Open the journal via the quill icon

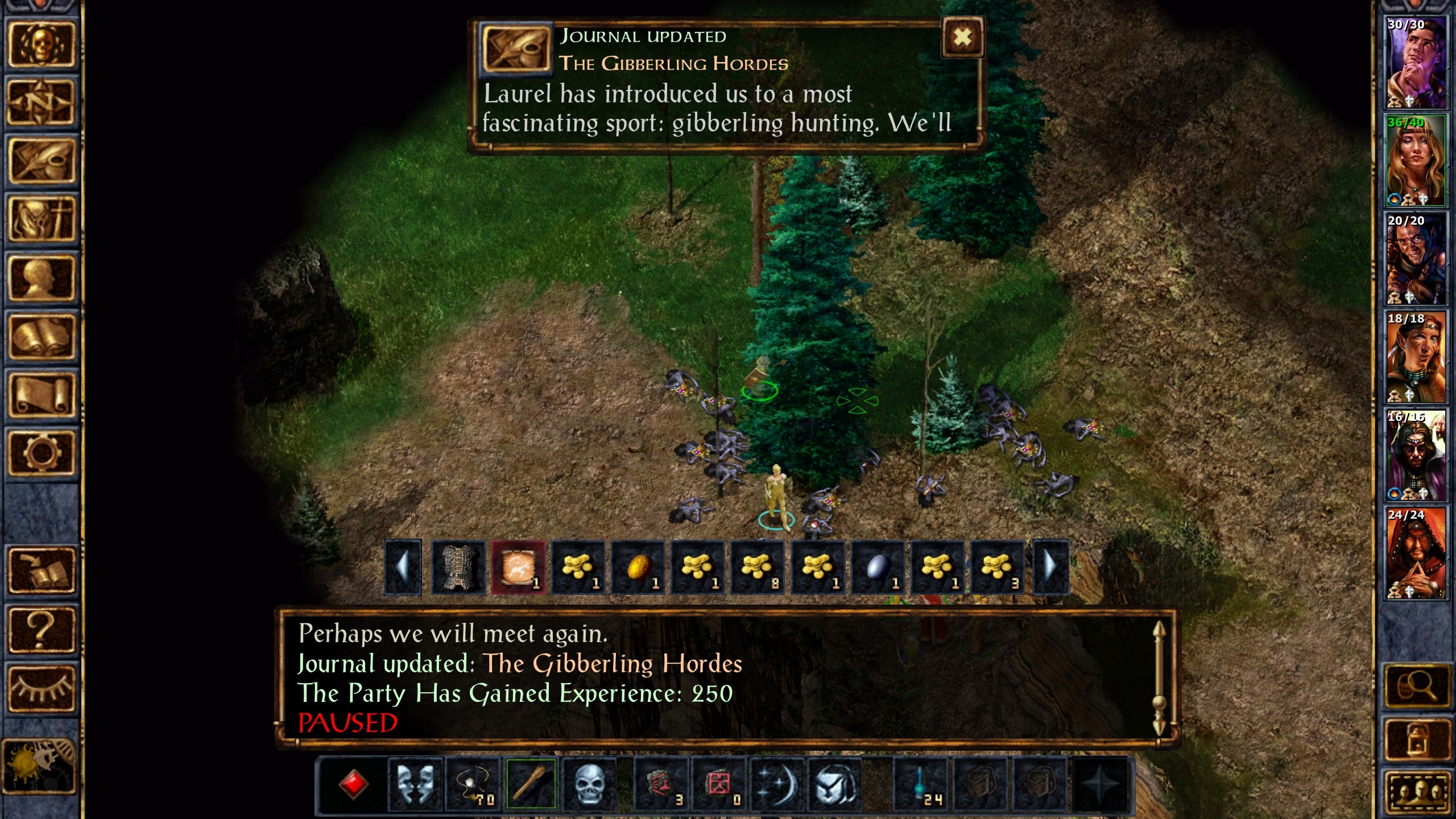pos(41,162)
